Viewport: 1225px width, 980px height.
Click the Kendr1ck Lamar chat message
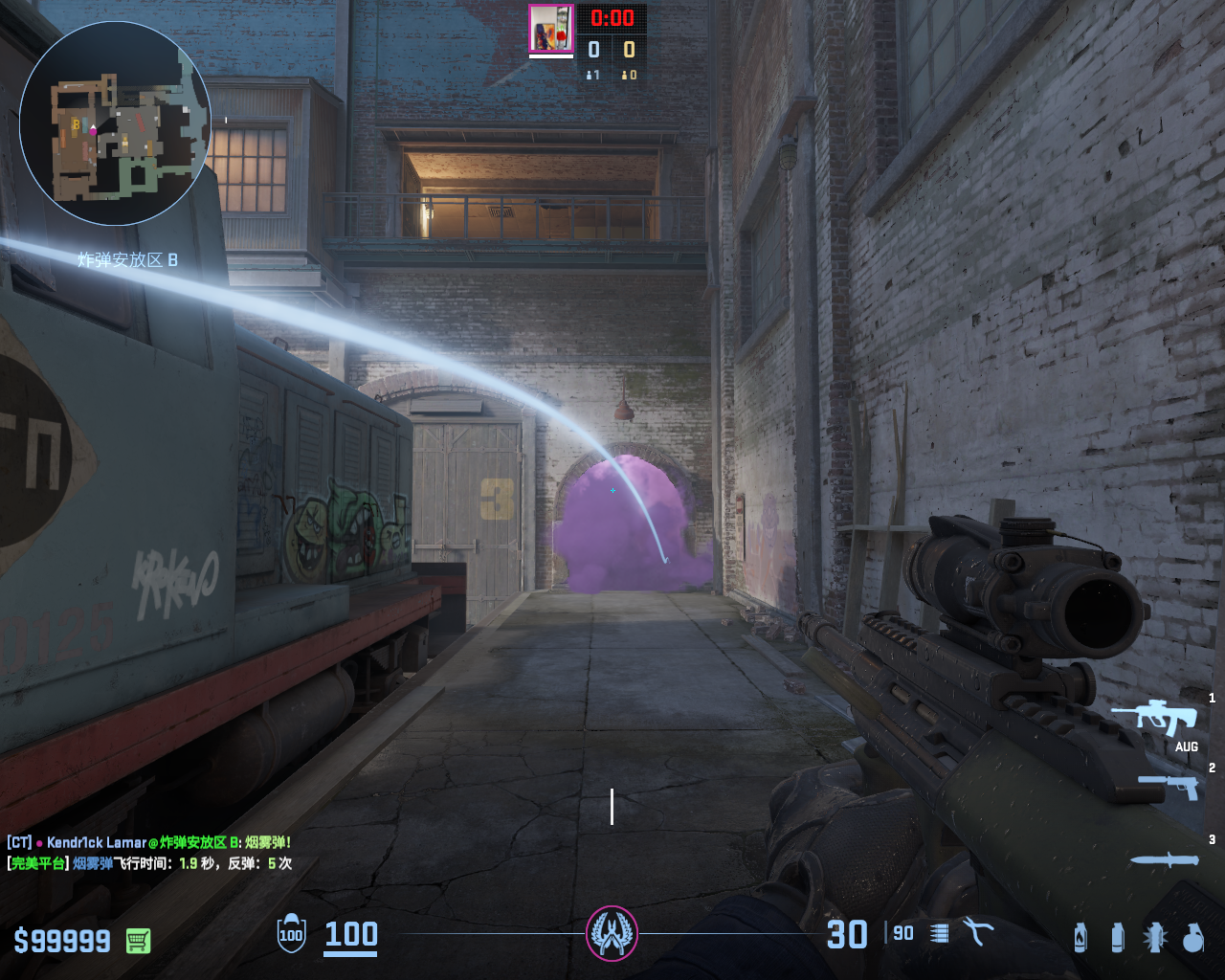click(x=149, y=842)
